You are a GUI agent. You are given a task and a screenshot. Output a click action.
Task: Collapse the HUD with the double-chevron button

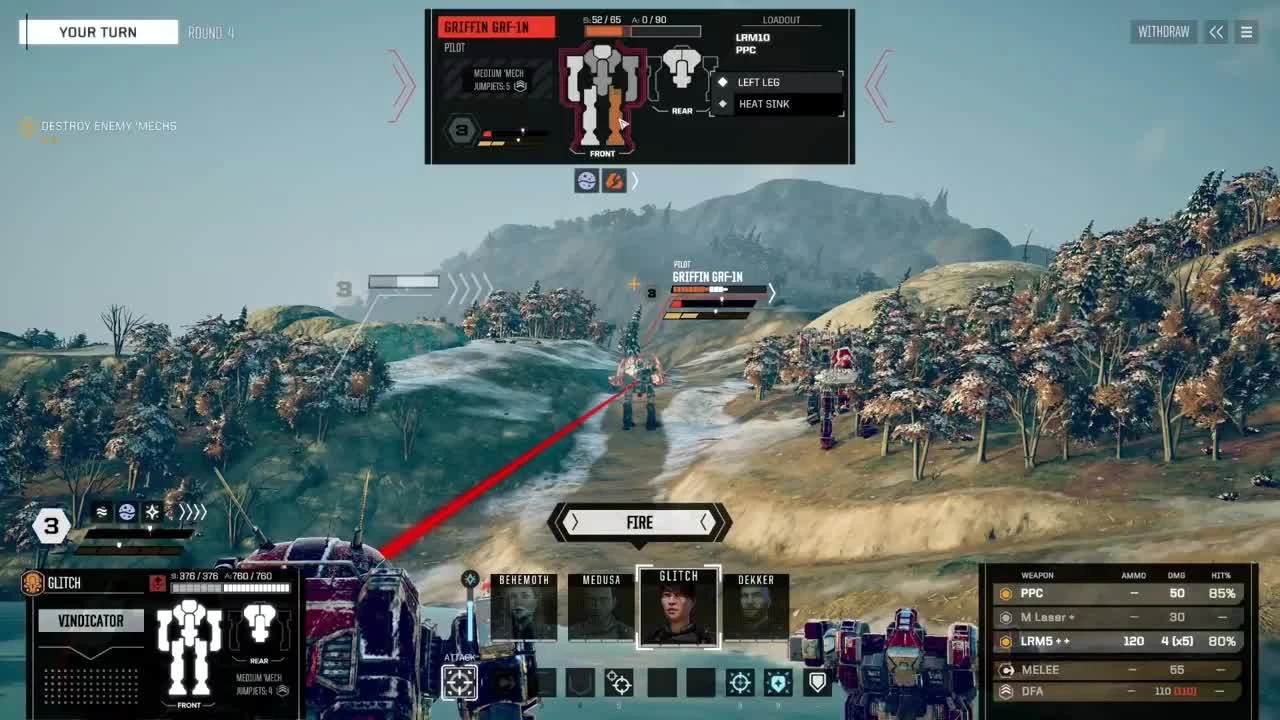tap(1216, 31)
